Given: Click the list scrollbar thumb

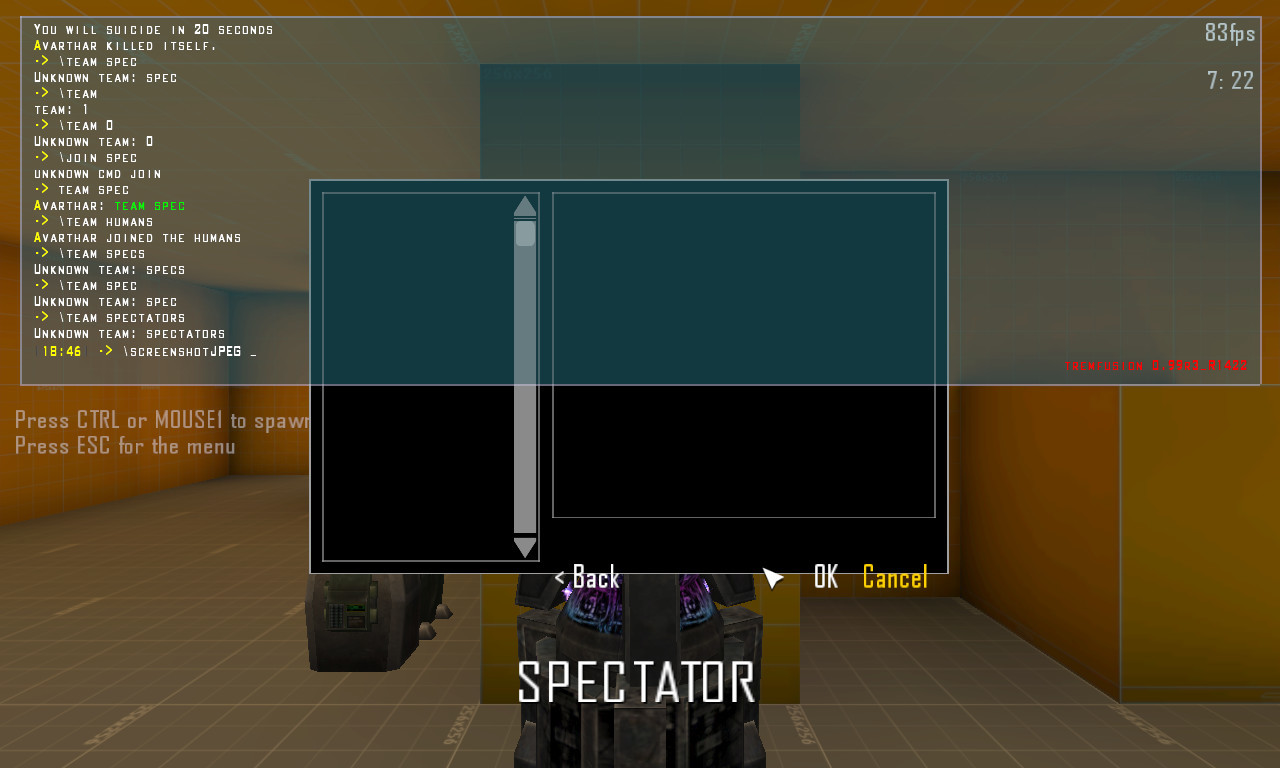Looking at the screenshot, I should (525, 233).
